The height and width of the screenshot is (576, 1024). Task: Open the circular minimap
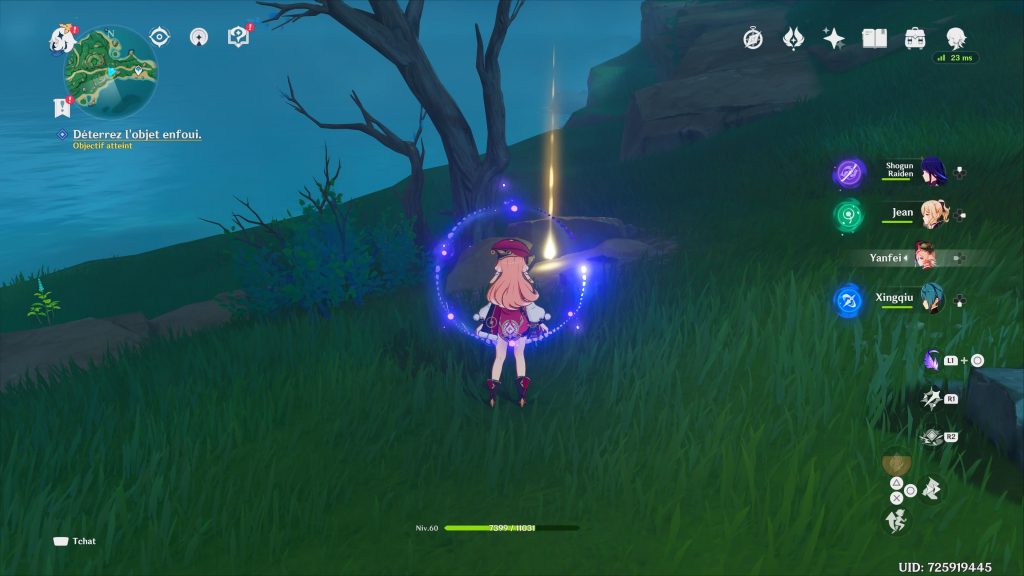(110, 71)
